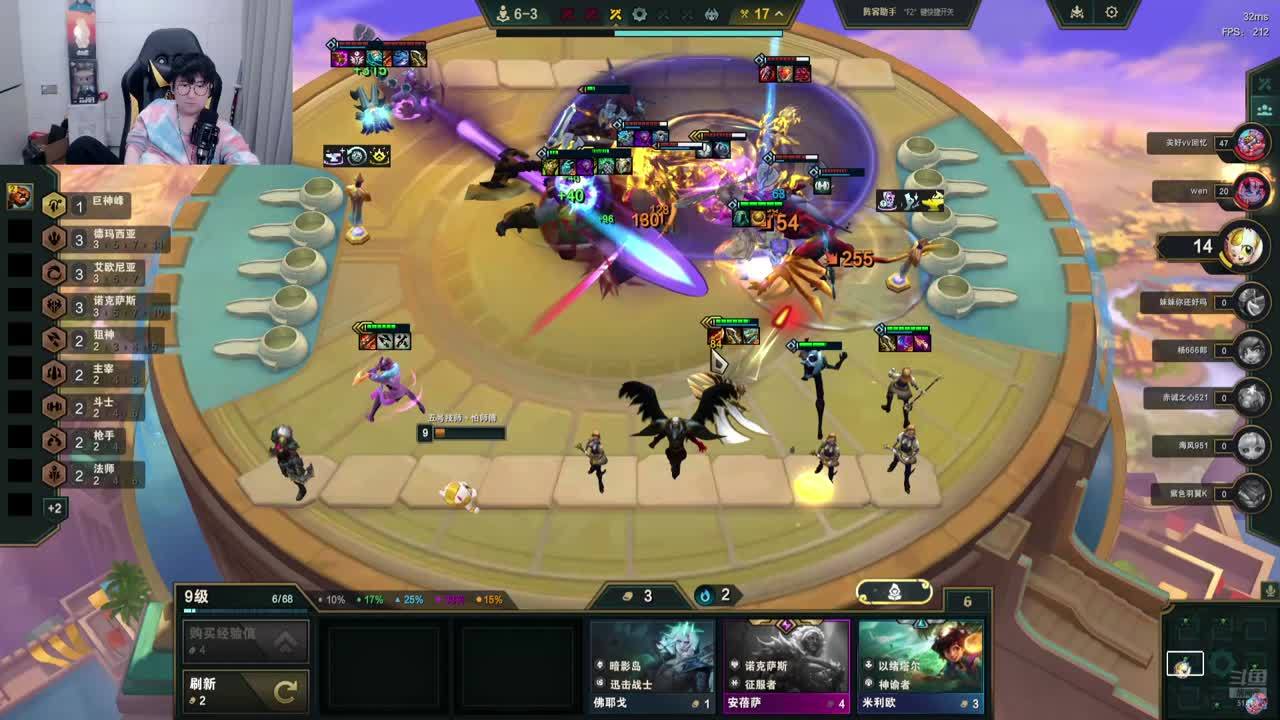Click the 购买经验值 buy XP button
Image resolution: width=1280 pixels, height=720 pixels.
[245, 641]
